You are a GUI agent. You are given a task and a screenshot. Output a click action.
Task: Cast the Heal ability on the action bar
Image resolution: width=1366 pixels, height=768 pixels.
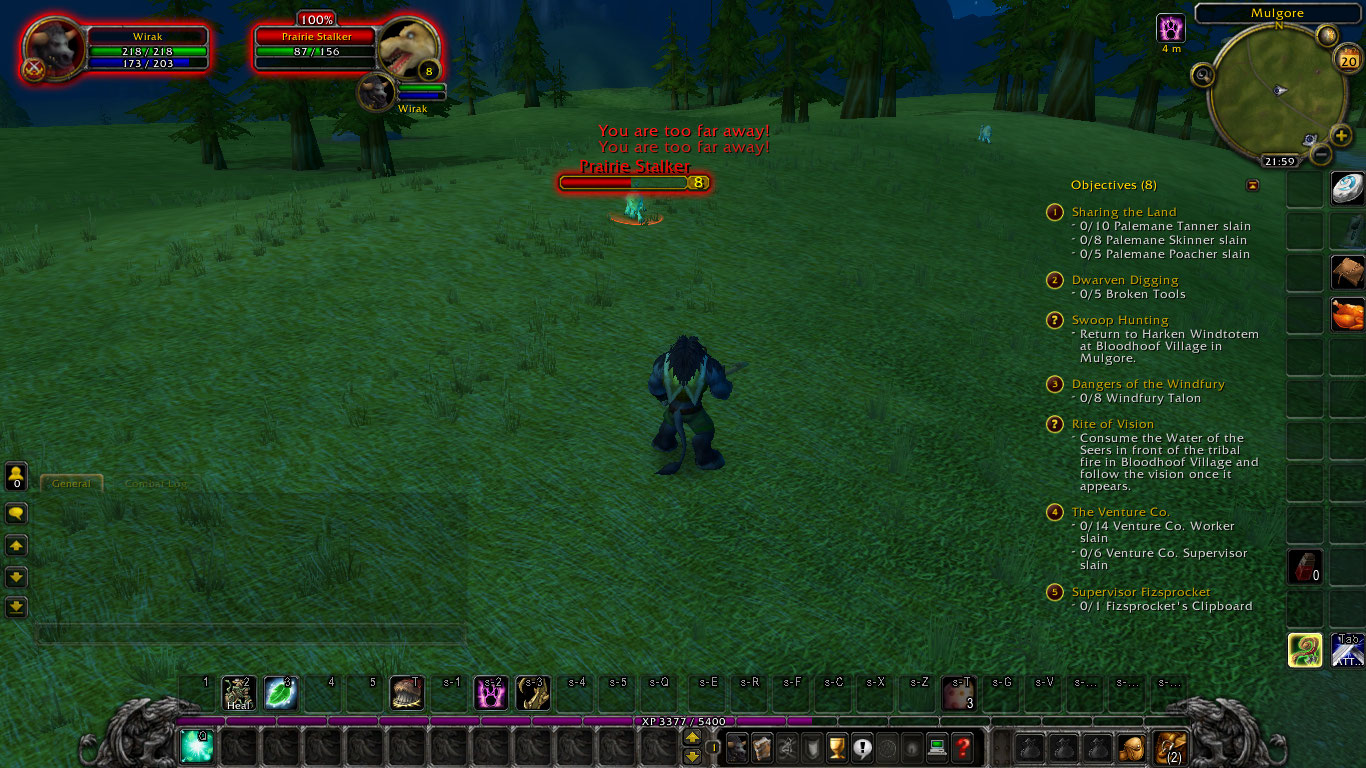click(238, 692)
